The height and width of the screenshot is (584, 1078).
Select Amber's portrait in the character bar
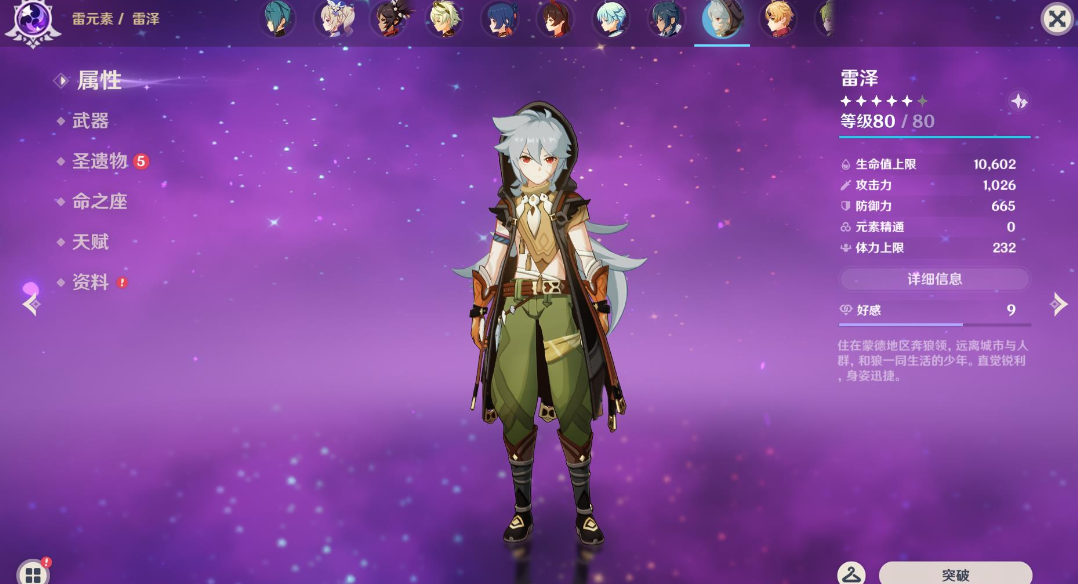[554, 18]
